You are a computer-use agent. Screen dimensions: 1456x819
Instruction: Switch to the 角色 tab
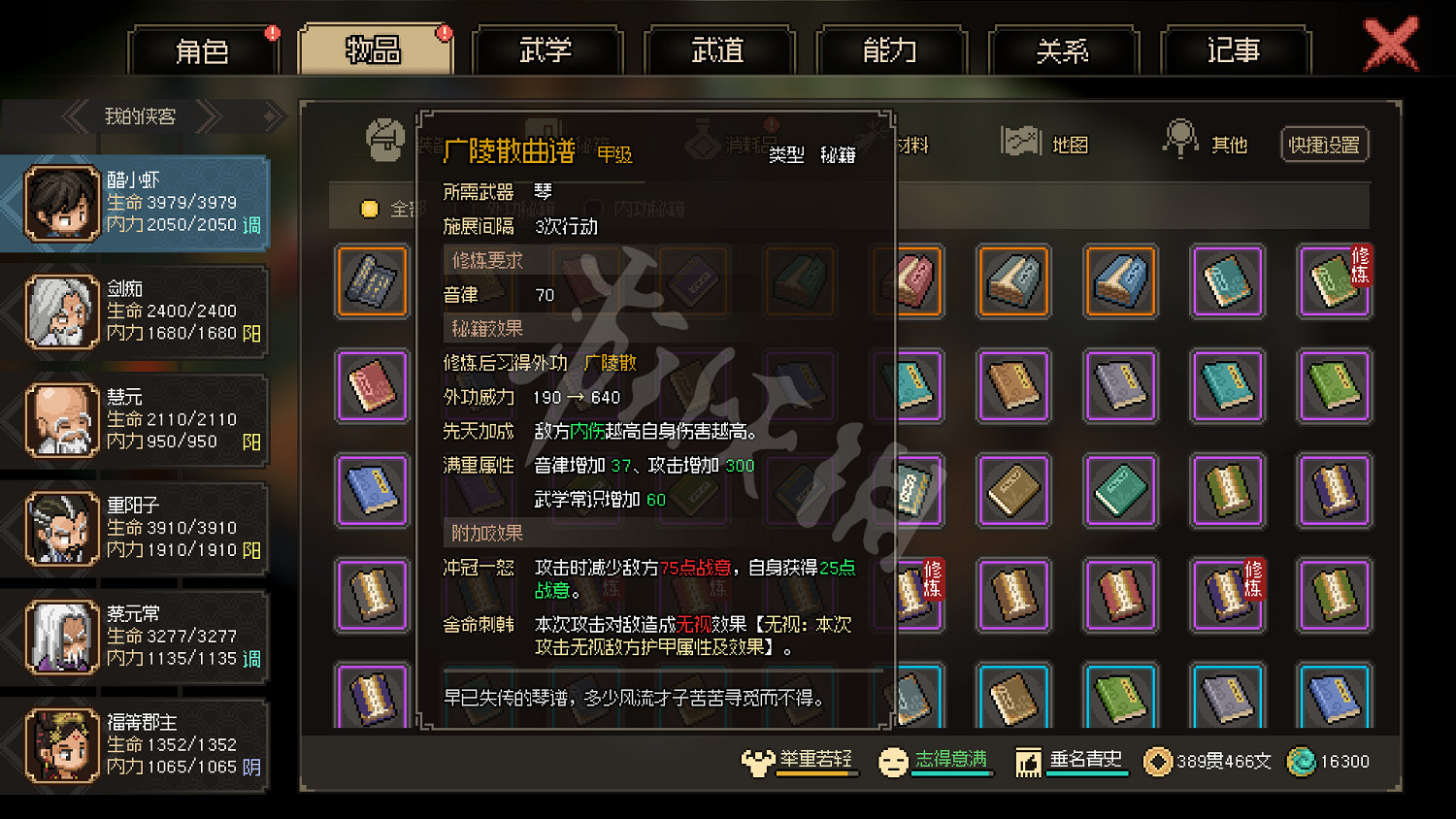pyautogui.click(x=203, y=50)
